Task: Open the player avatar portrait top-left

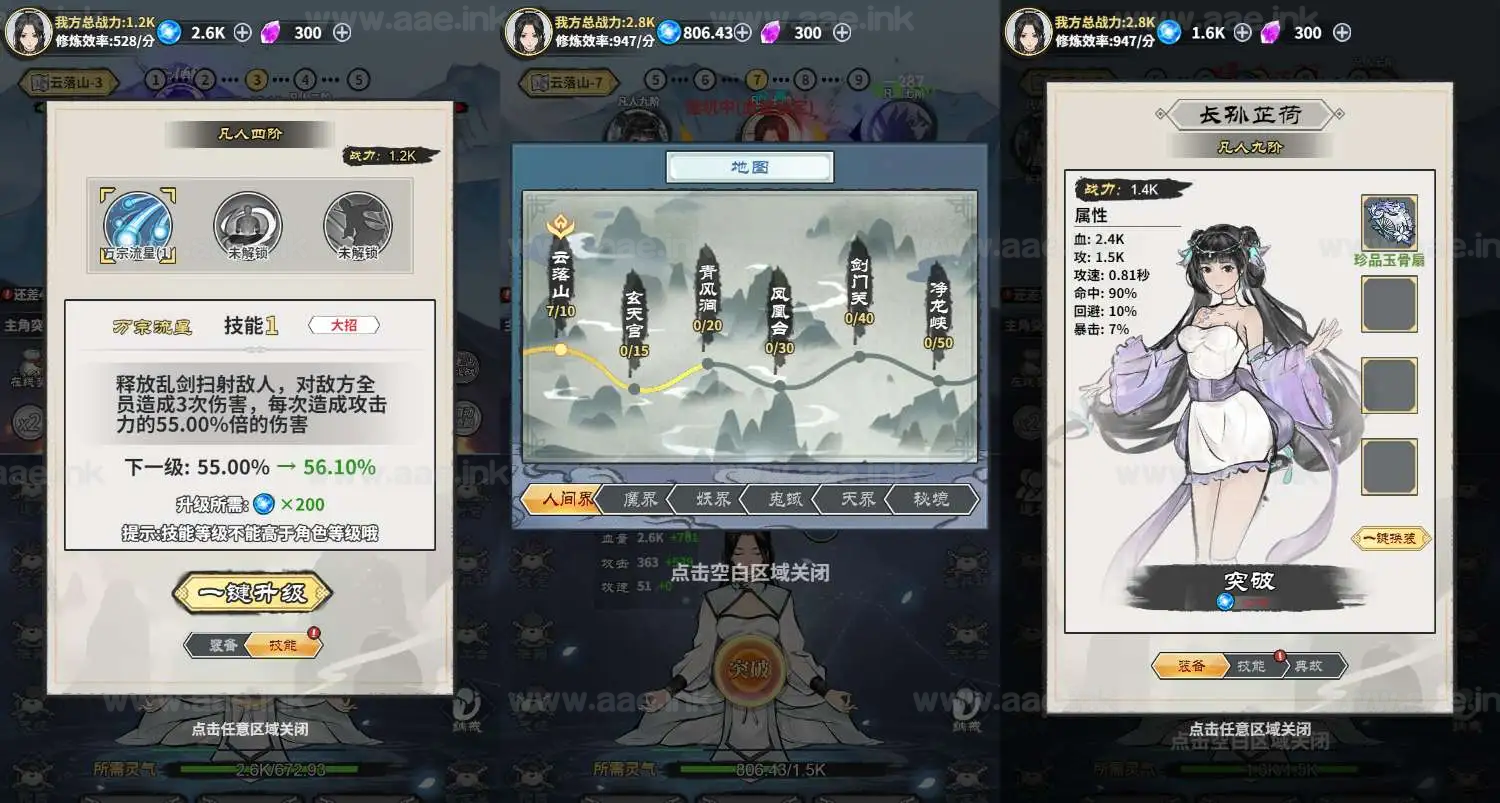Action: tap(27, 30)
